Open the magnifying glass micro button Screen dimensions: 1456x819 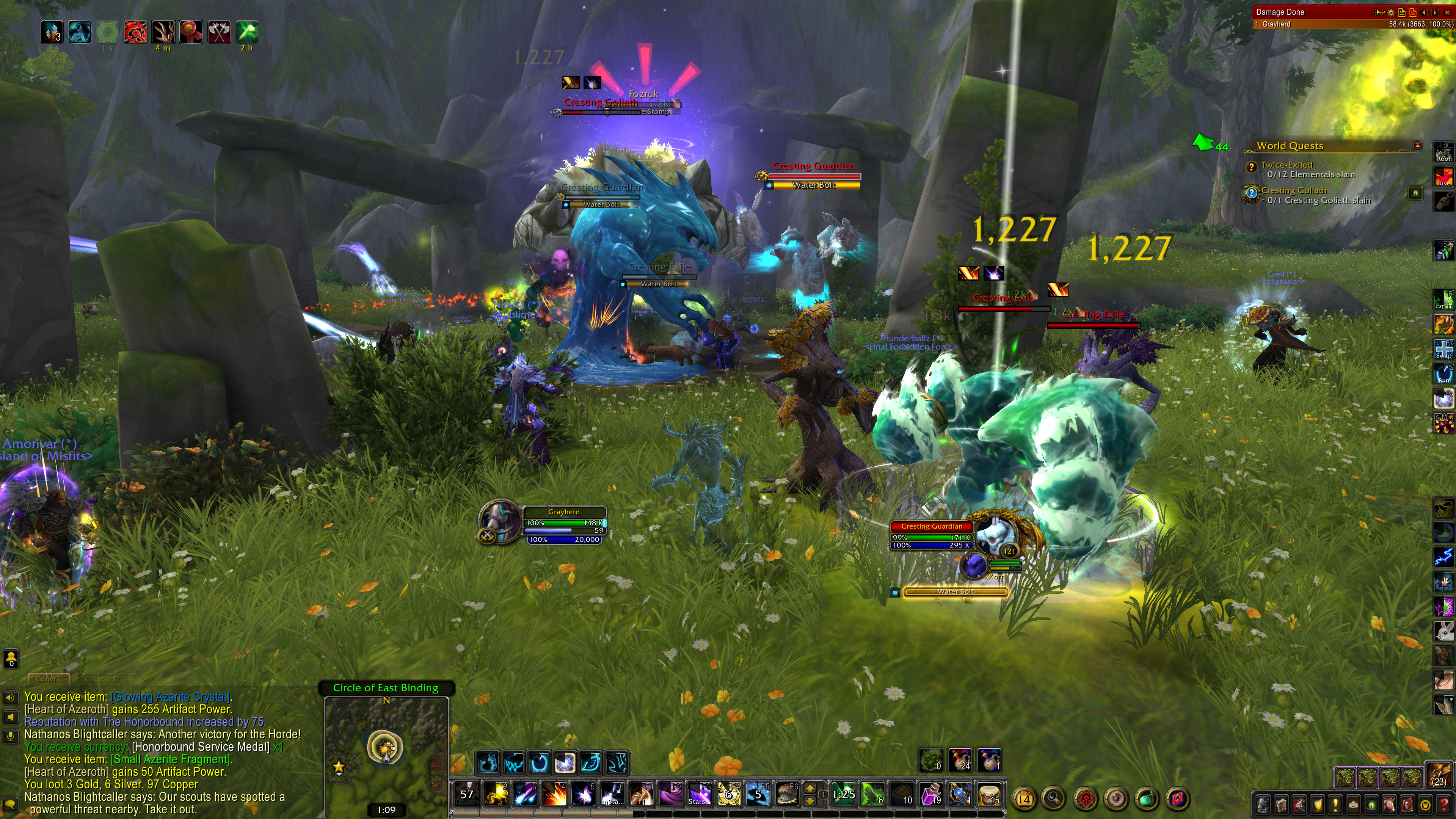pos(1054,799)
